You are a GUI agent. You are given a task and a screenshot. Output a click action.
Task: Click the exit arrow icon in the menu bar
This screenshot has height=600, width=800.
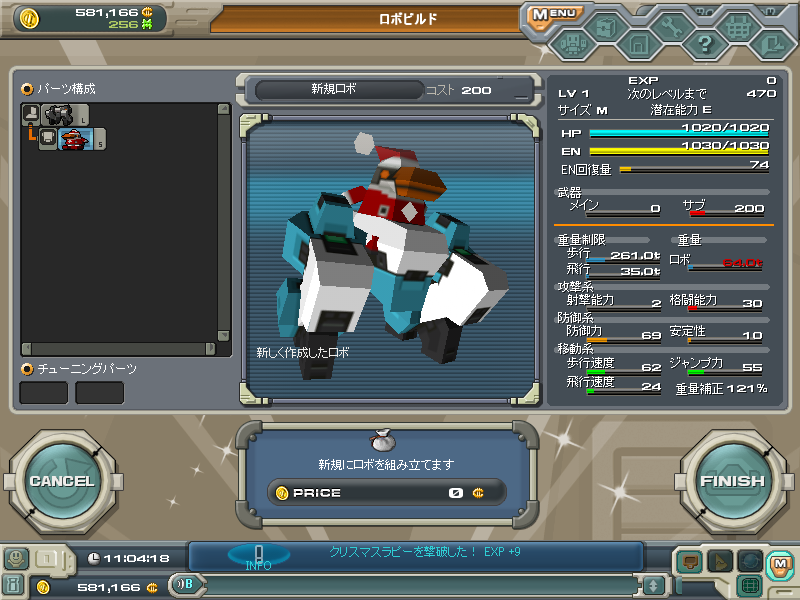(x=770, y=43)
